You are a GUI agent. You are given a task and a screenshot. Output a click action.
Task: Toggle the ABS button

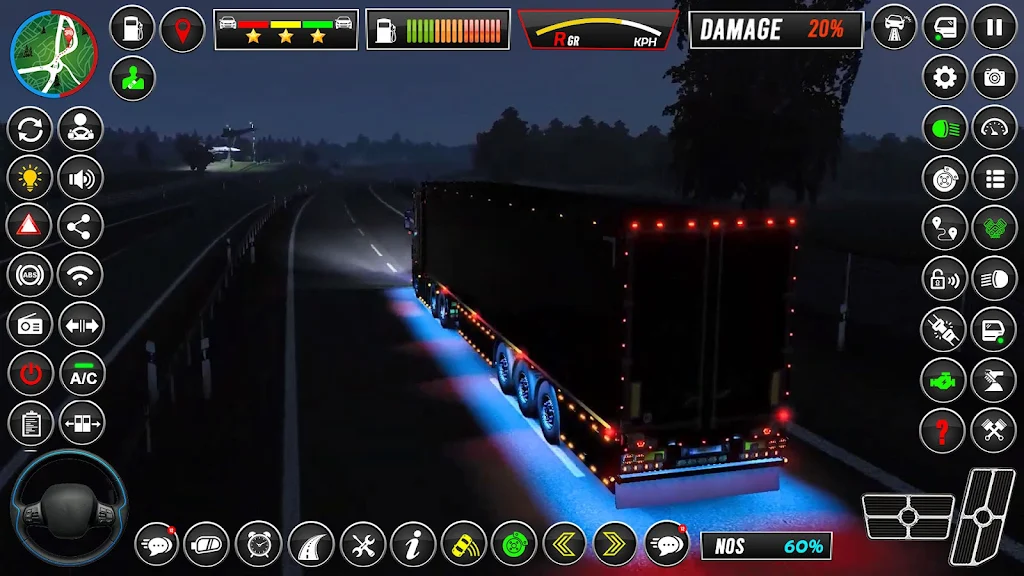30,275
